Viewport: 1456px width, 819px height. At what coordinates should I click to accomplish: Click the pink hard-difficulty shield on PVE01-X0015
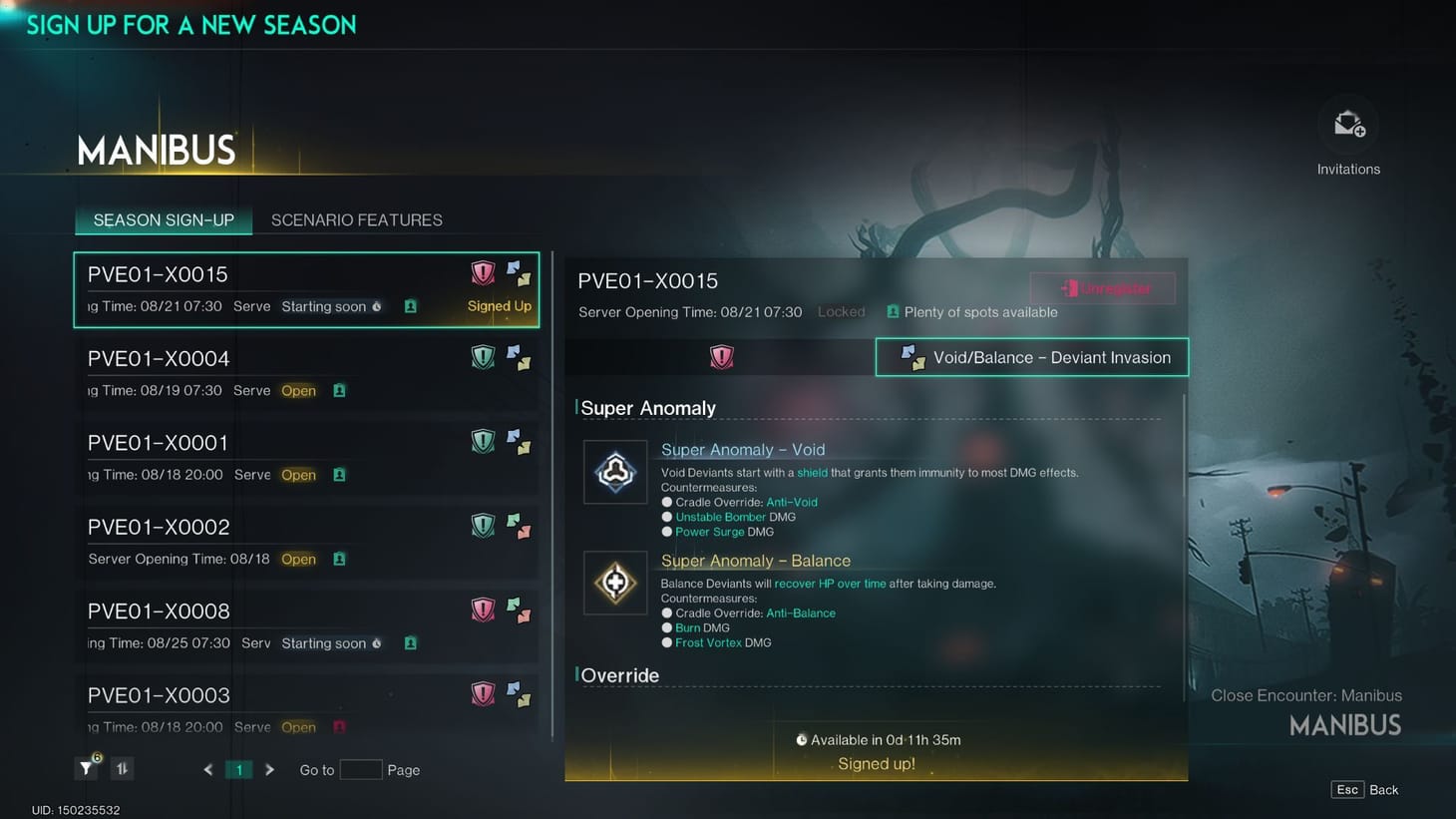(x=483, y=271)
